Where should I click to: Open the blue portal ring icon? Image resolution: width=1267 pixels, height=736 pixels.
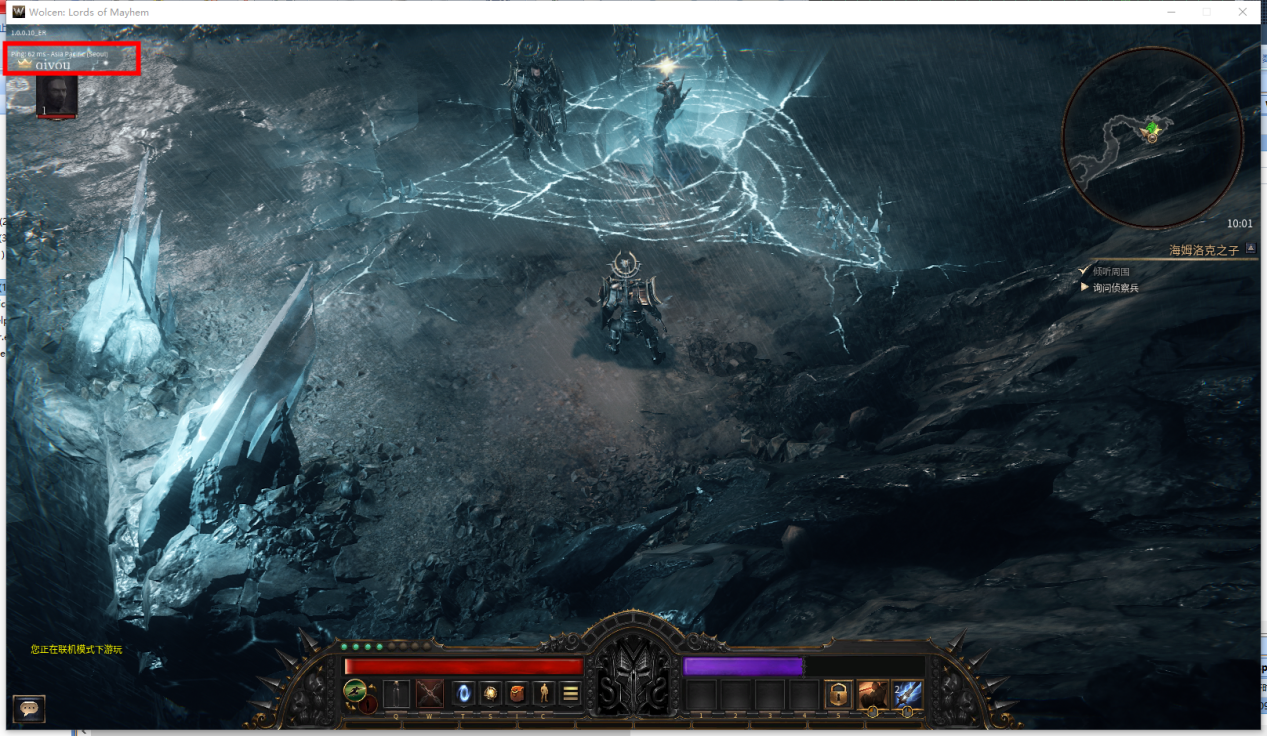click(464, 693)
